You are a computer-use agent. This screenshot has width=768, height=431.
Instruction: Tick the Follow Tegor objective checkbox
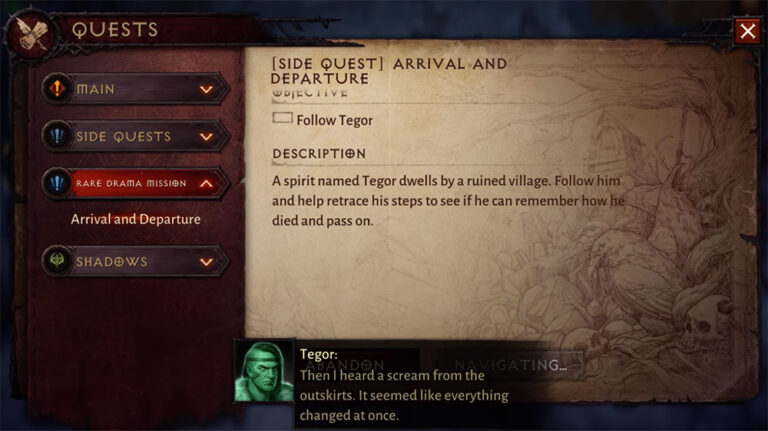point(282,119)
